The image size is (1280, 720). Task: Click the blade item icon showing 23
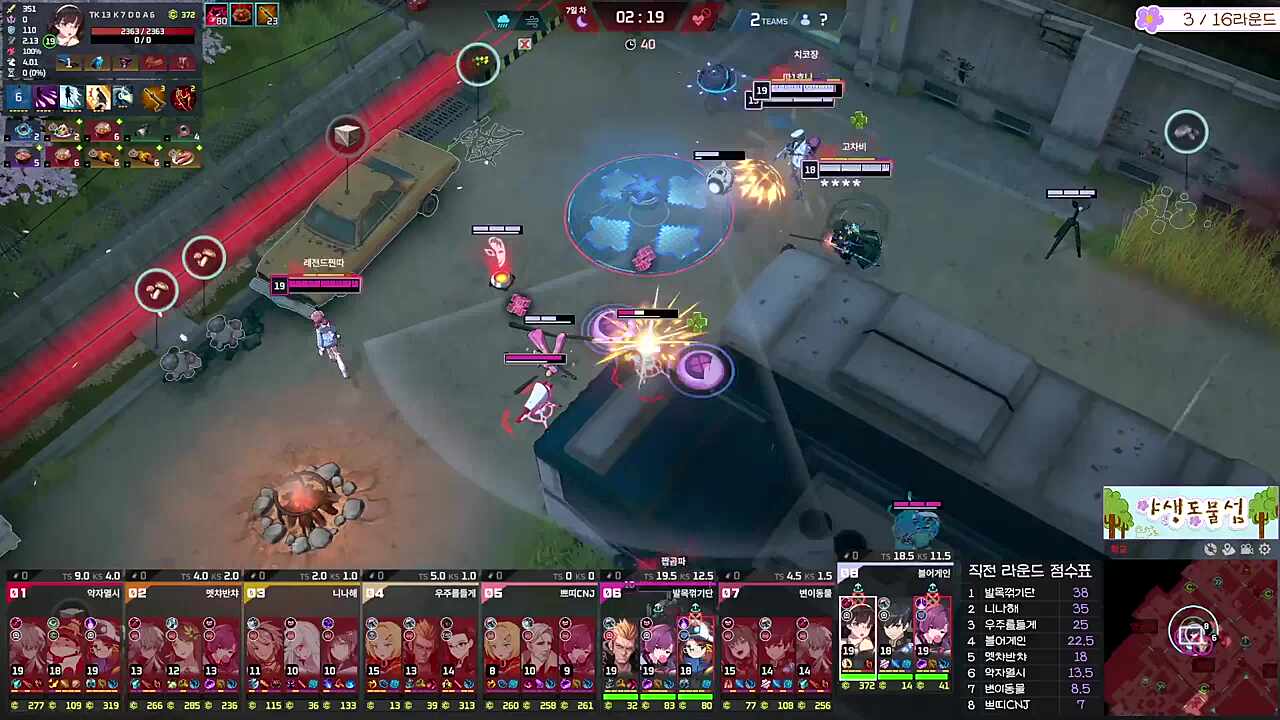[x=266, y=15]
